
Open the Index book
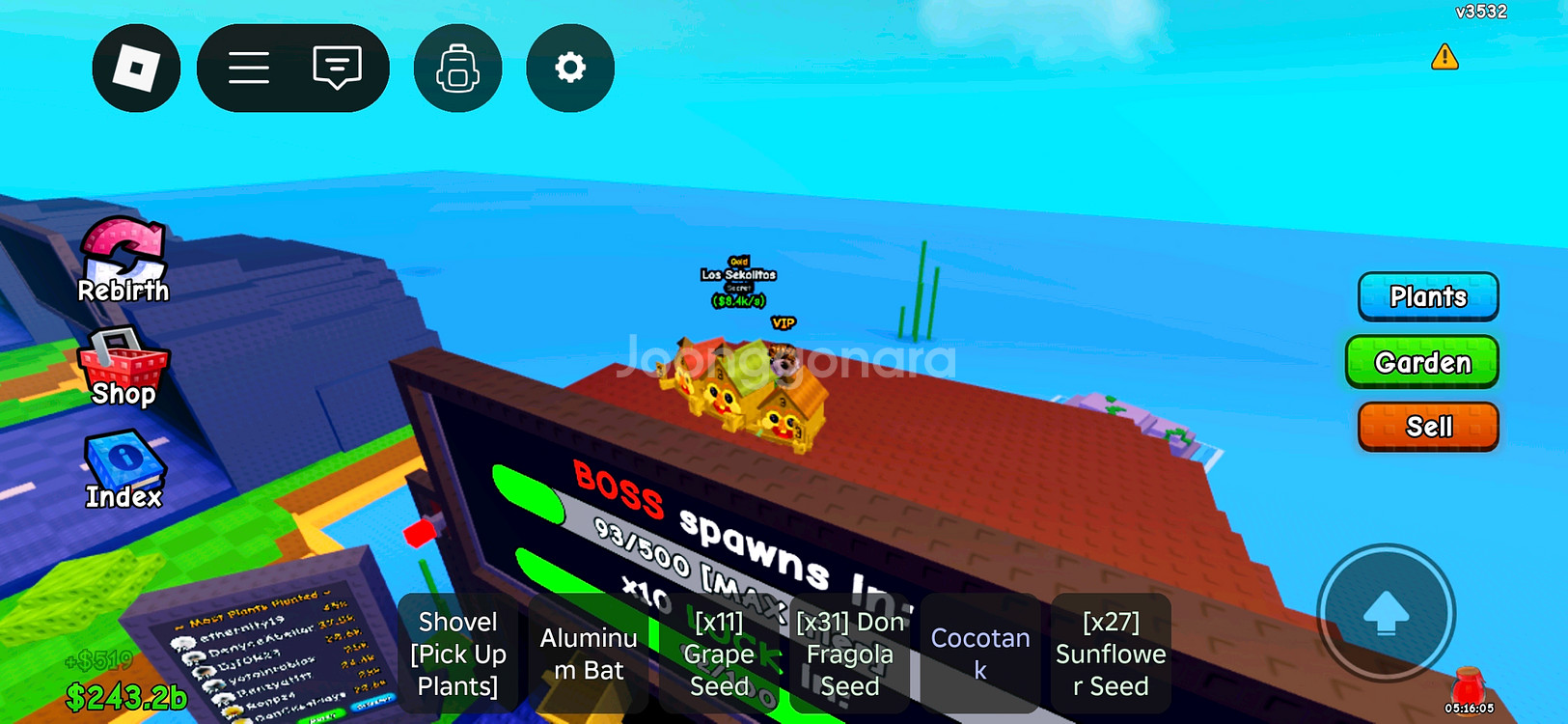[124, 470]
